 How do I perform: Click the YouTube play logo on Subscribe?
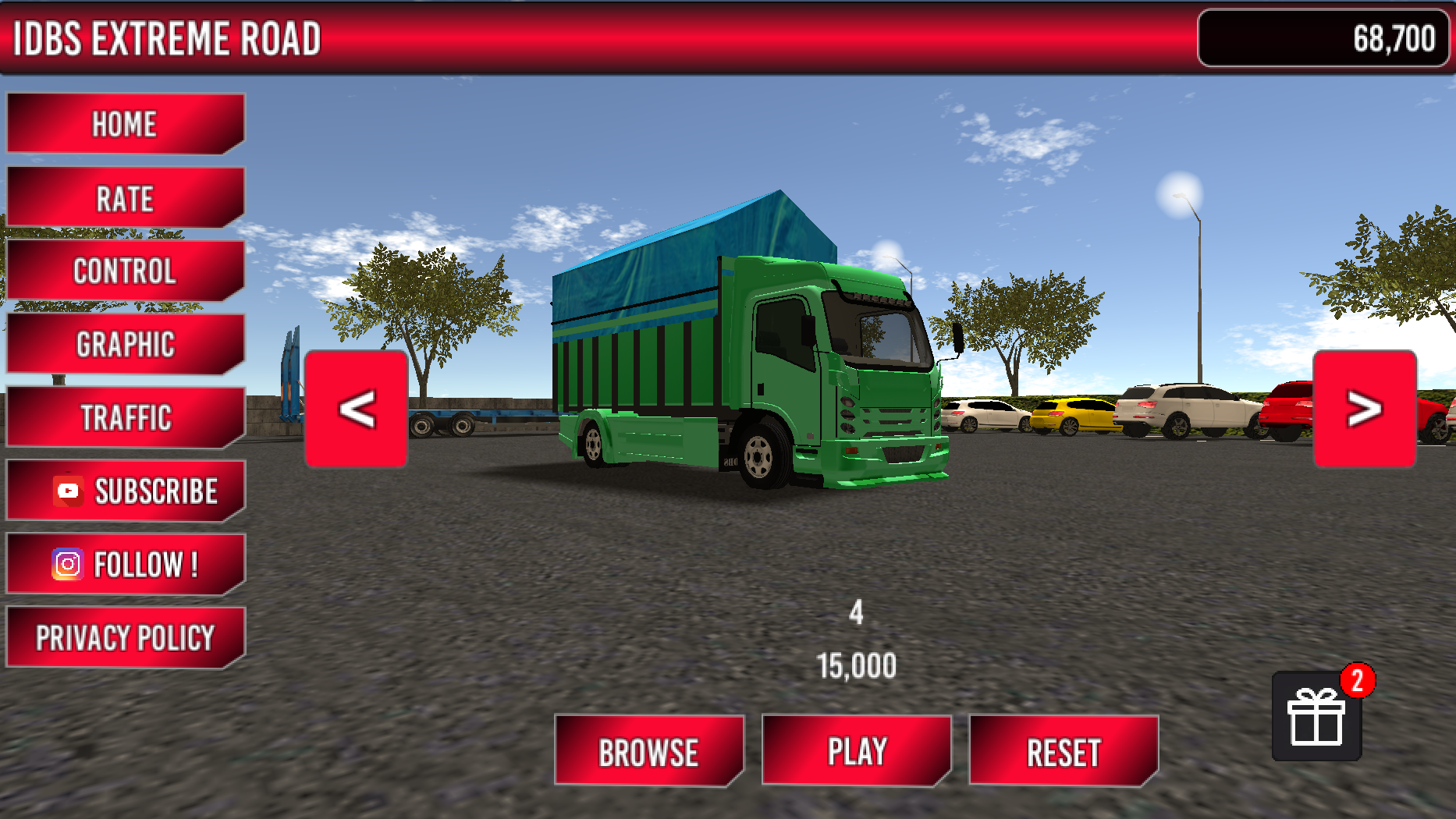(x=67, y=488)
